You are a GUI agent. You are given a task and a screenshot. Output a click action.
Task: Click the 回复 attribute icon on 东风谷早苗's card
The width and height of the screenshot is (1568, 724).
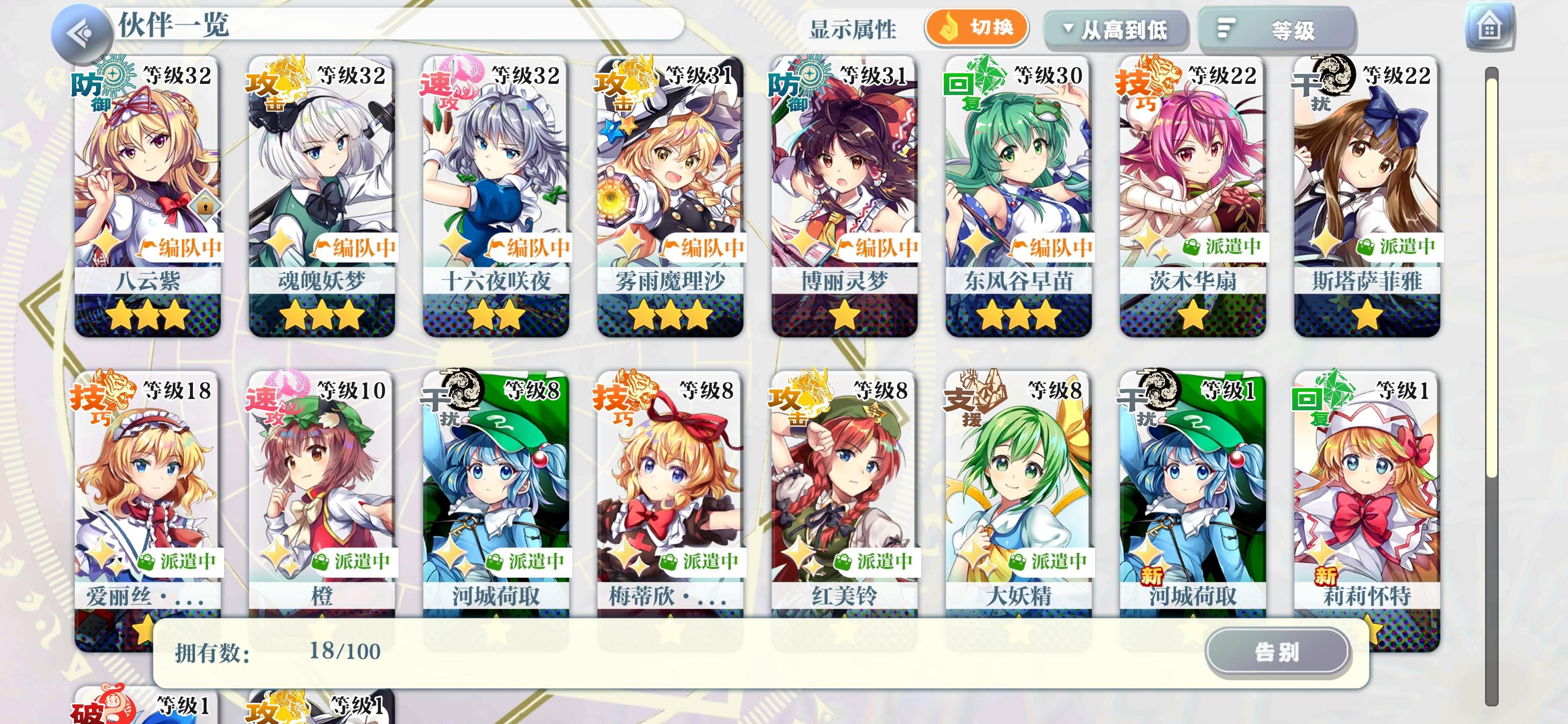[967, 87]
